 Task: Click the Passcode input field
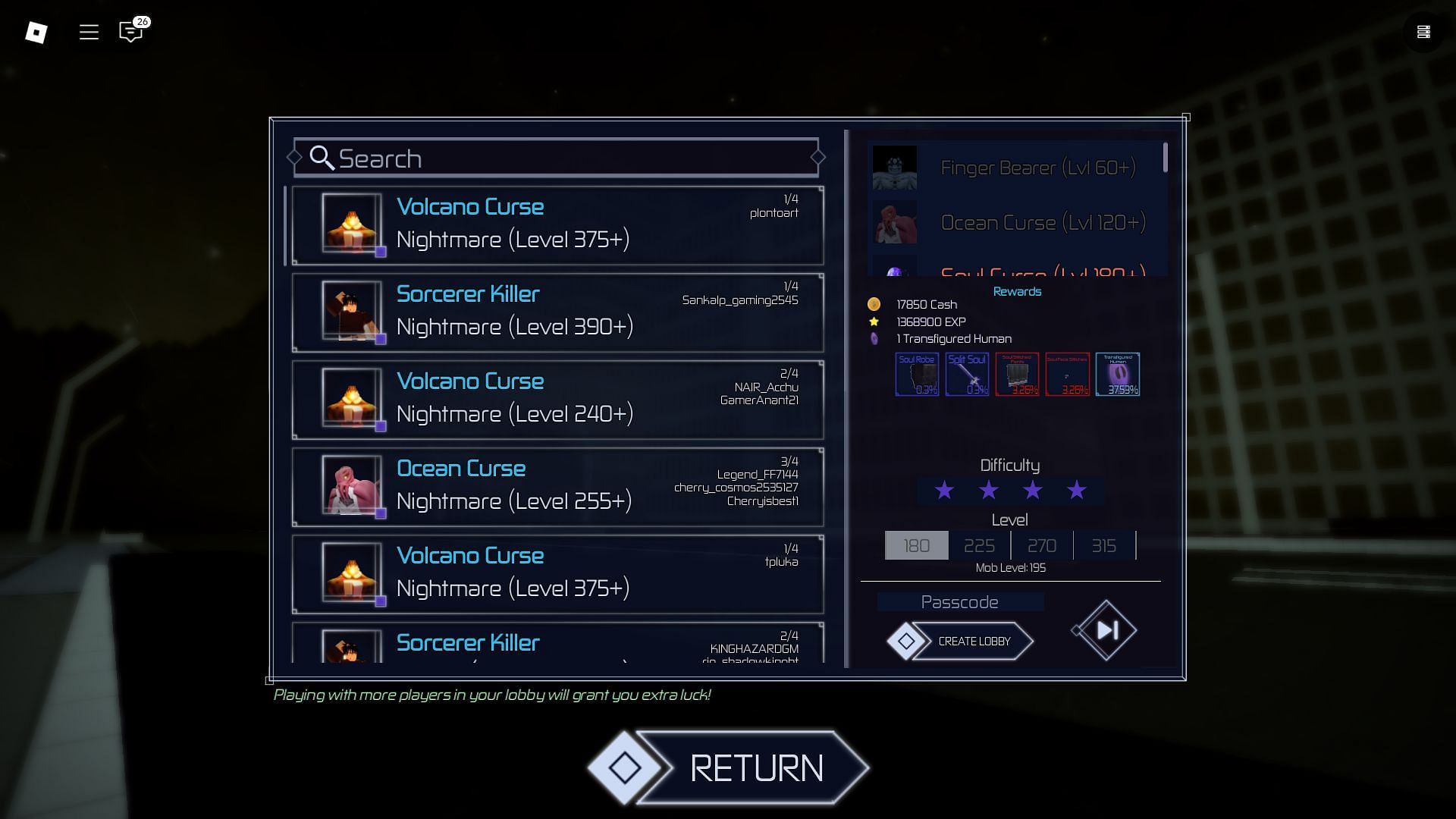click(x=960, y=602)
